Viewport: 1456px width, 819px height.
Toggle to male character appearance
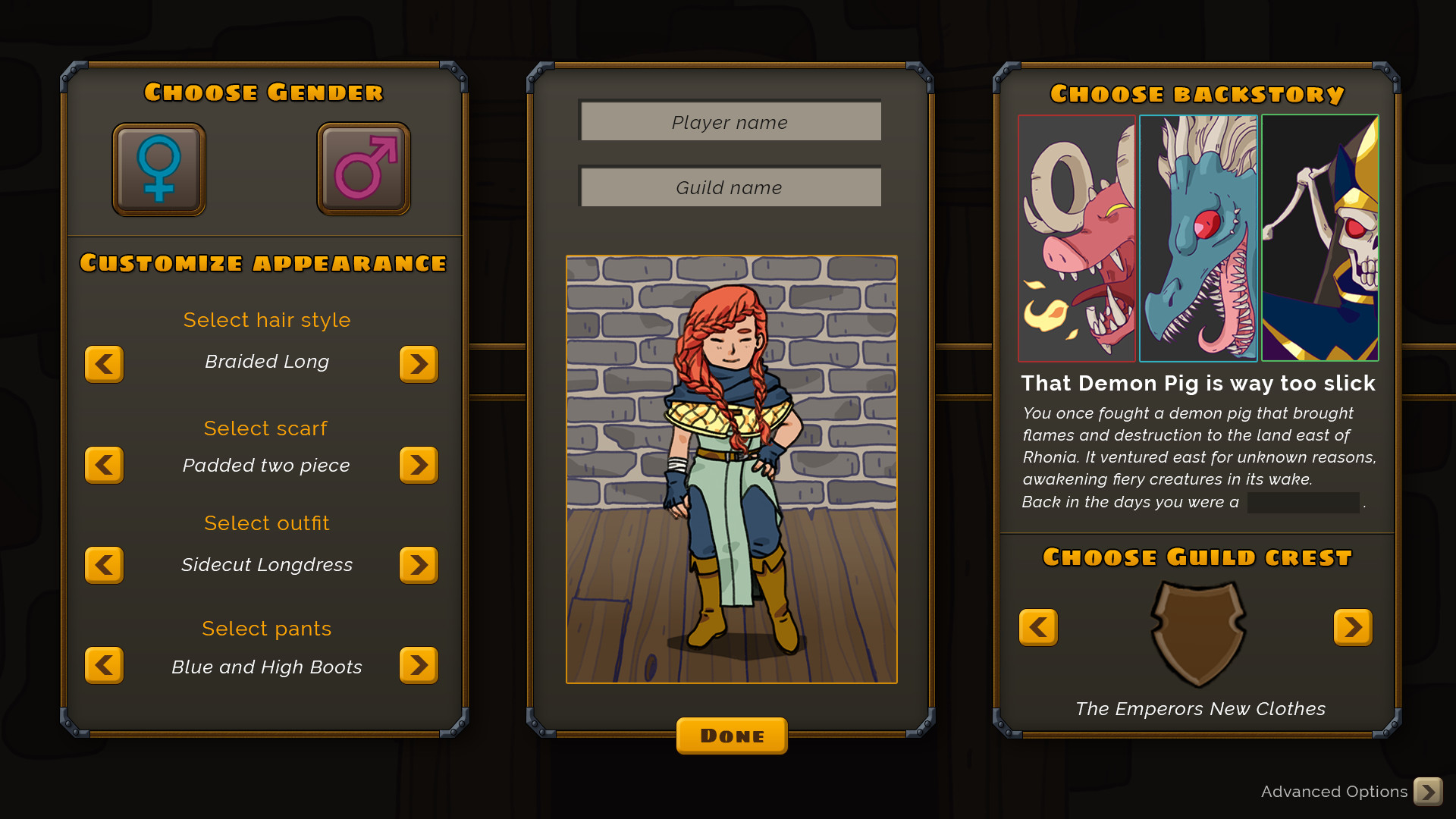coord(362,168)
